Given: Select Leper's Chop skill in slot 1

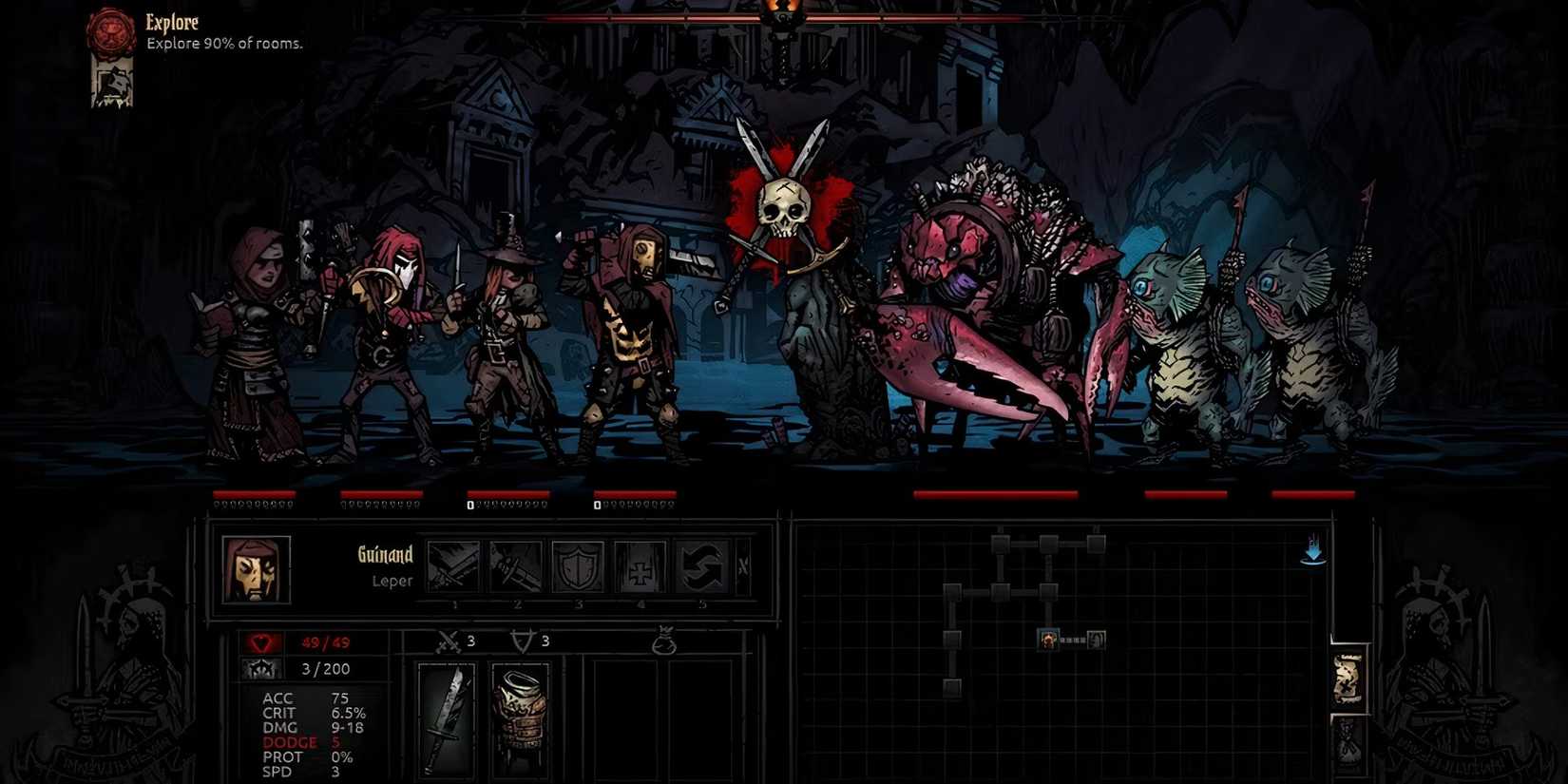Looking at the screenshot, I should [x=454, y=565].
